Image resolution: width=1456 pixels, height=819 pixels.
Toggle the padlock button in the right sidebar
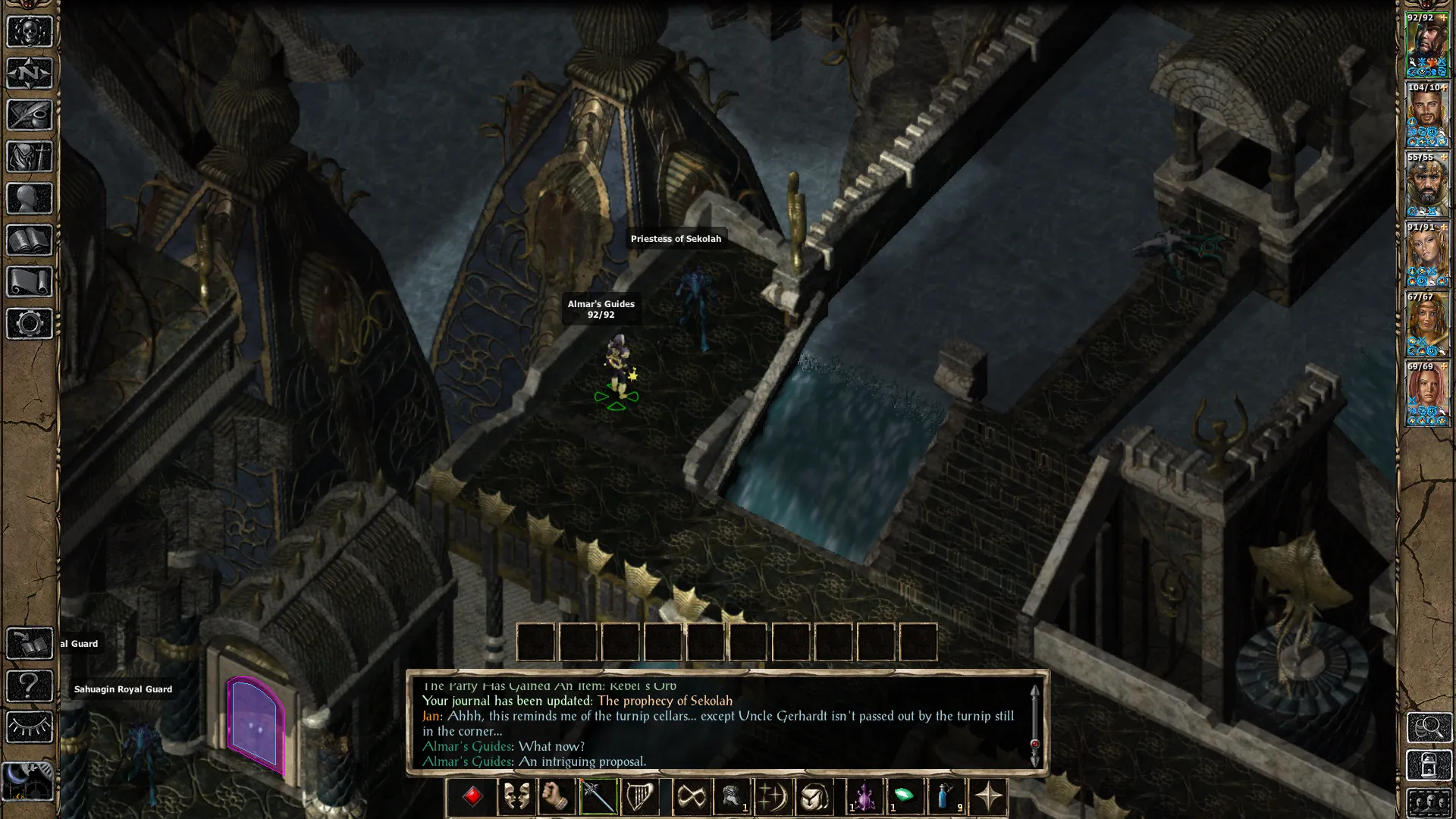point(1429,766)
